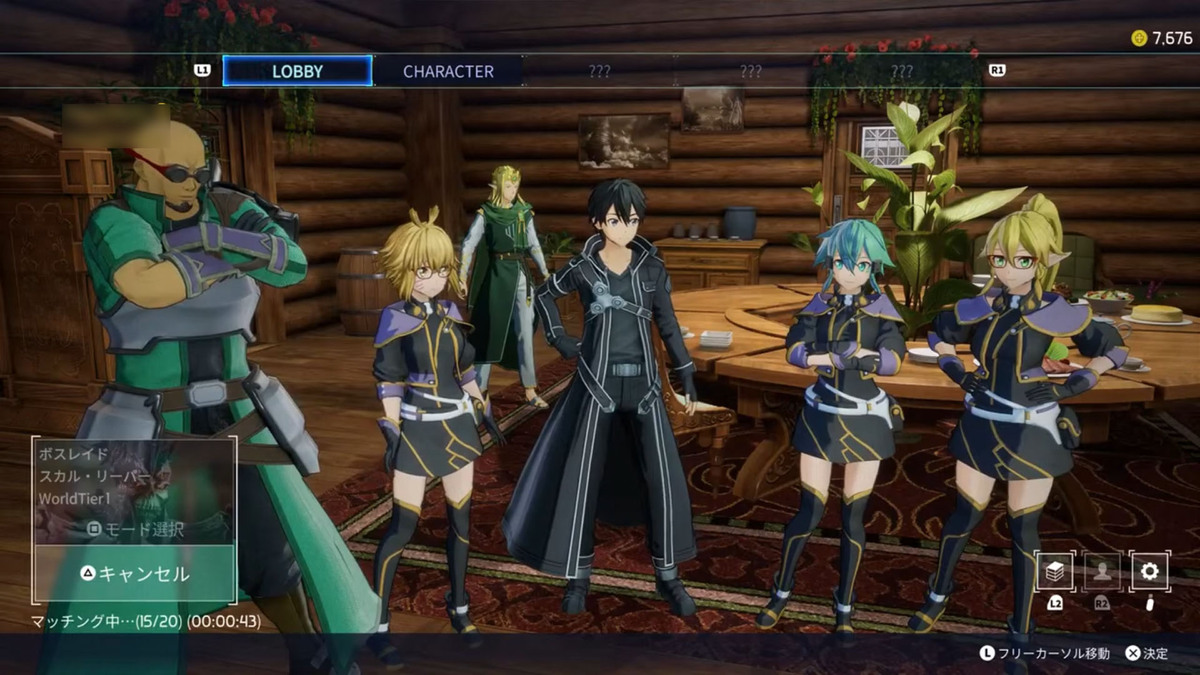
Task: Open the stacked books icon
Action: coord(1055,571)
